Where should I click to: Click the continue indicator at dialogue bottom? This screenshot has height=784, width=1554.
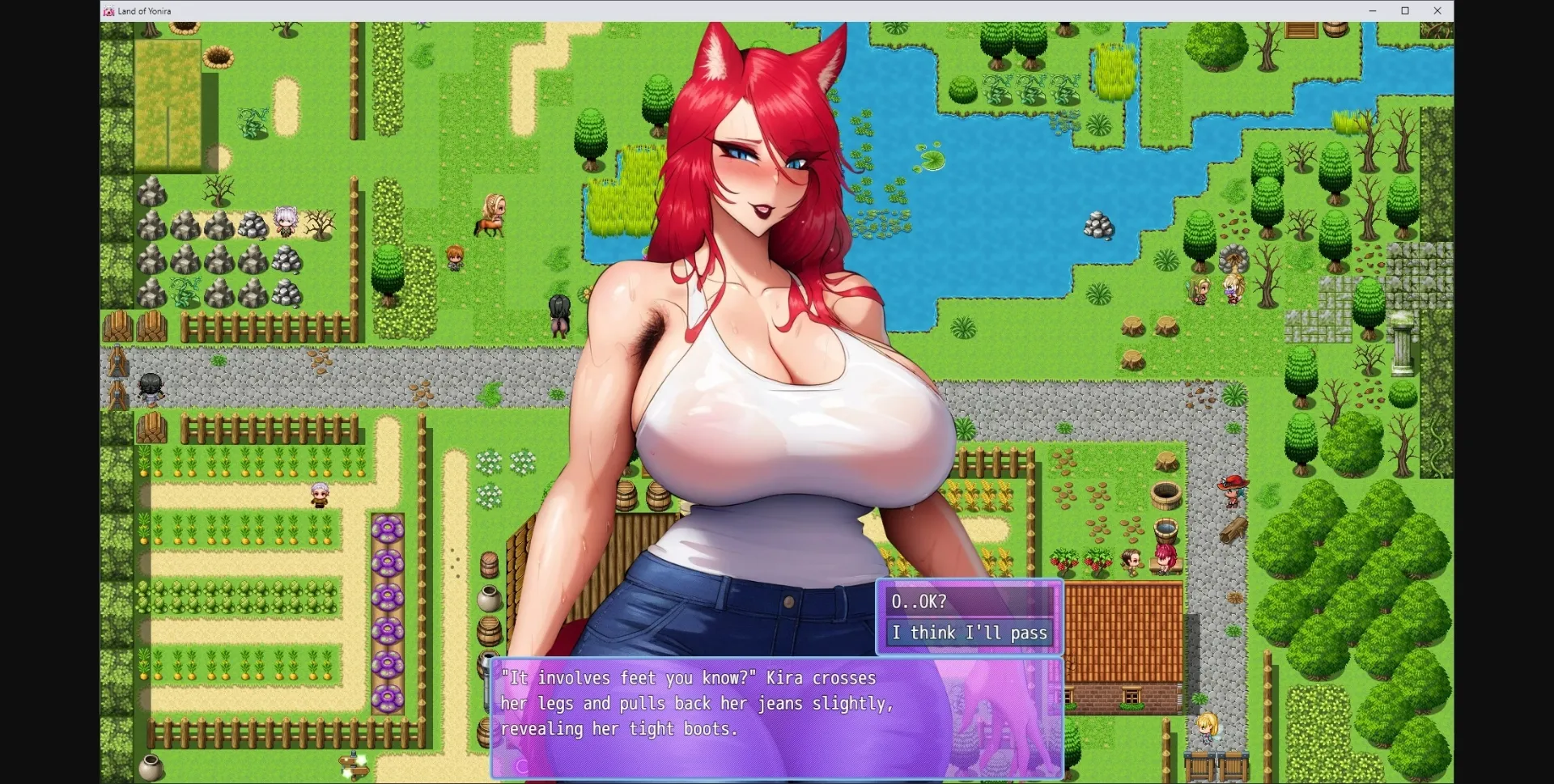523,766
